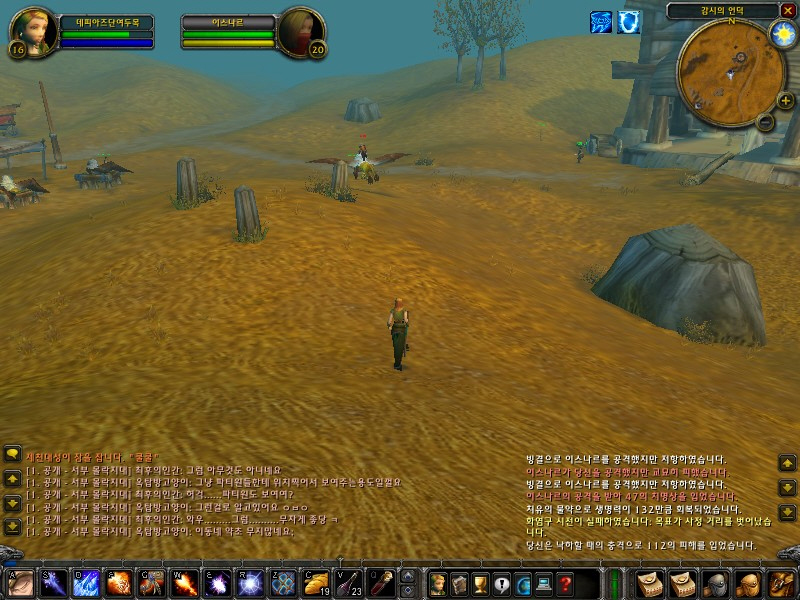Close the minimap with the red X
Screen dimensions: 800x600
[787, 10]
